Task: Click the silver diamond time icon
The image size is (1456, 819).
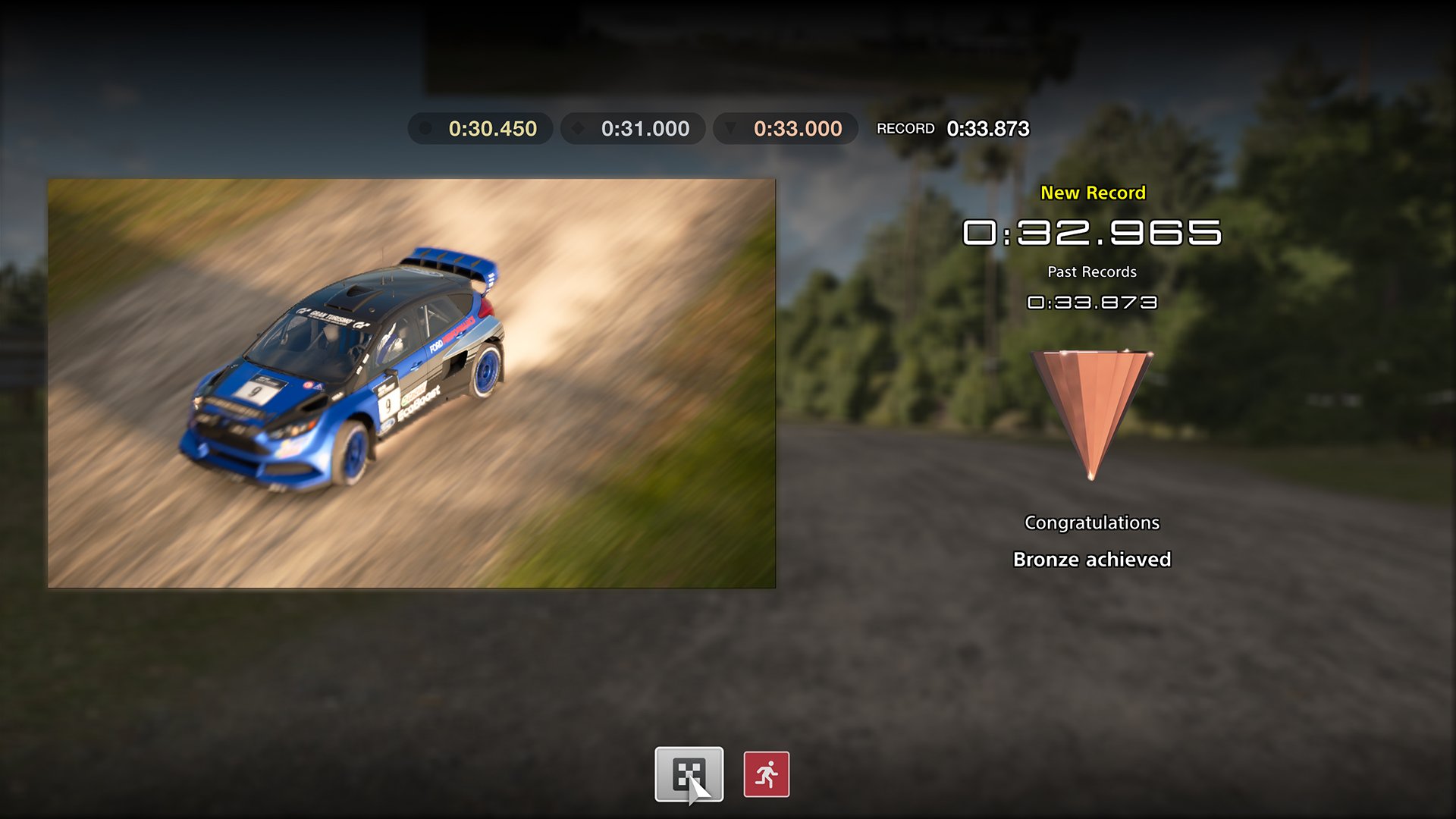Action: (579, 128)
